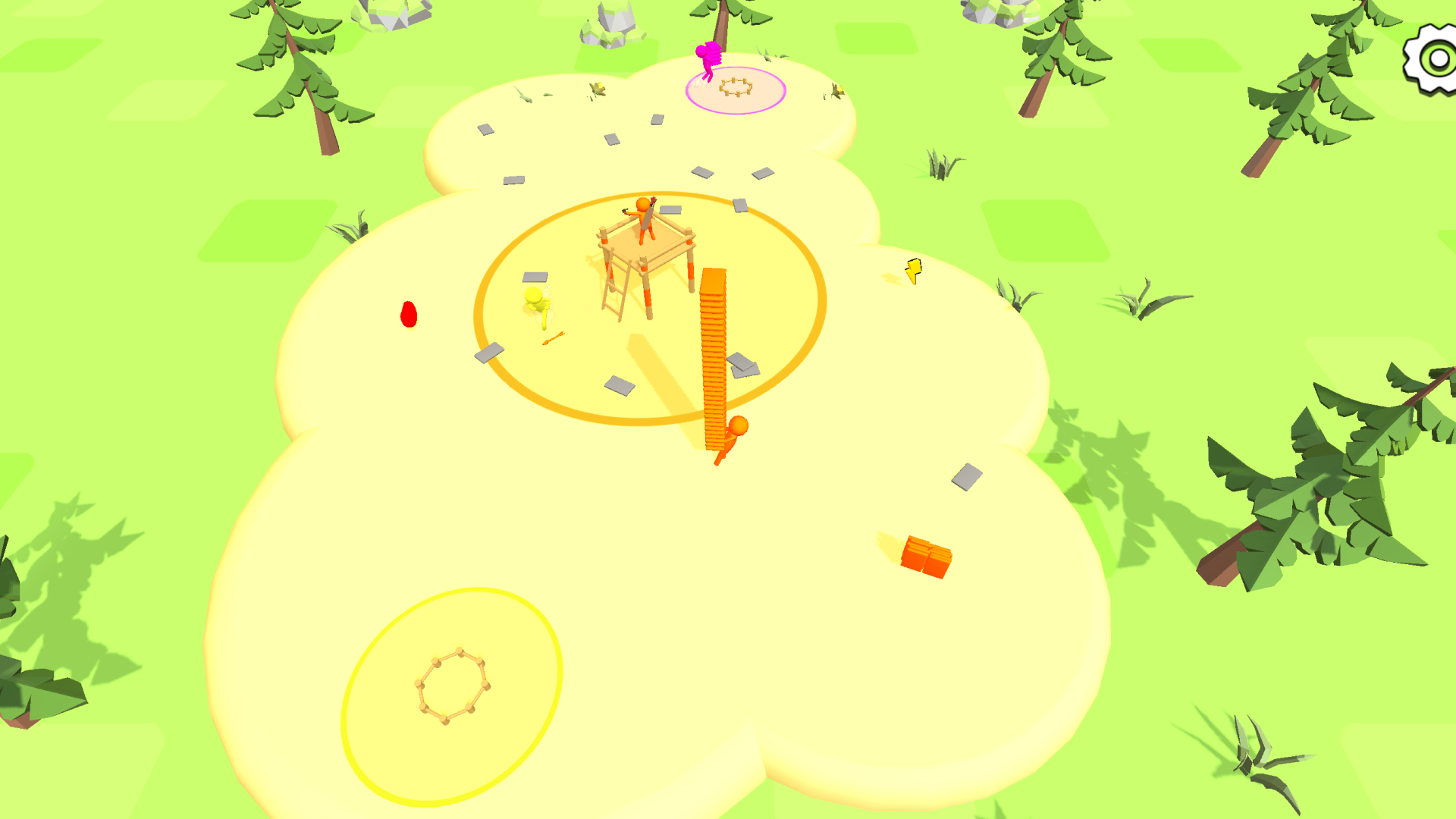Viewport: 1456px width, 819px height.
Task: Open the settings gear icon
Action: click(x=1430, y=55)
